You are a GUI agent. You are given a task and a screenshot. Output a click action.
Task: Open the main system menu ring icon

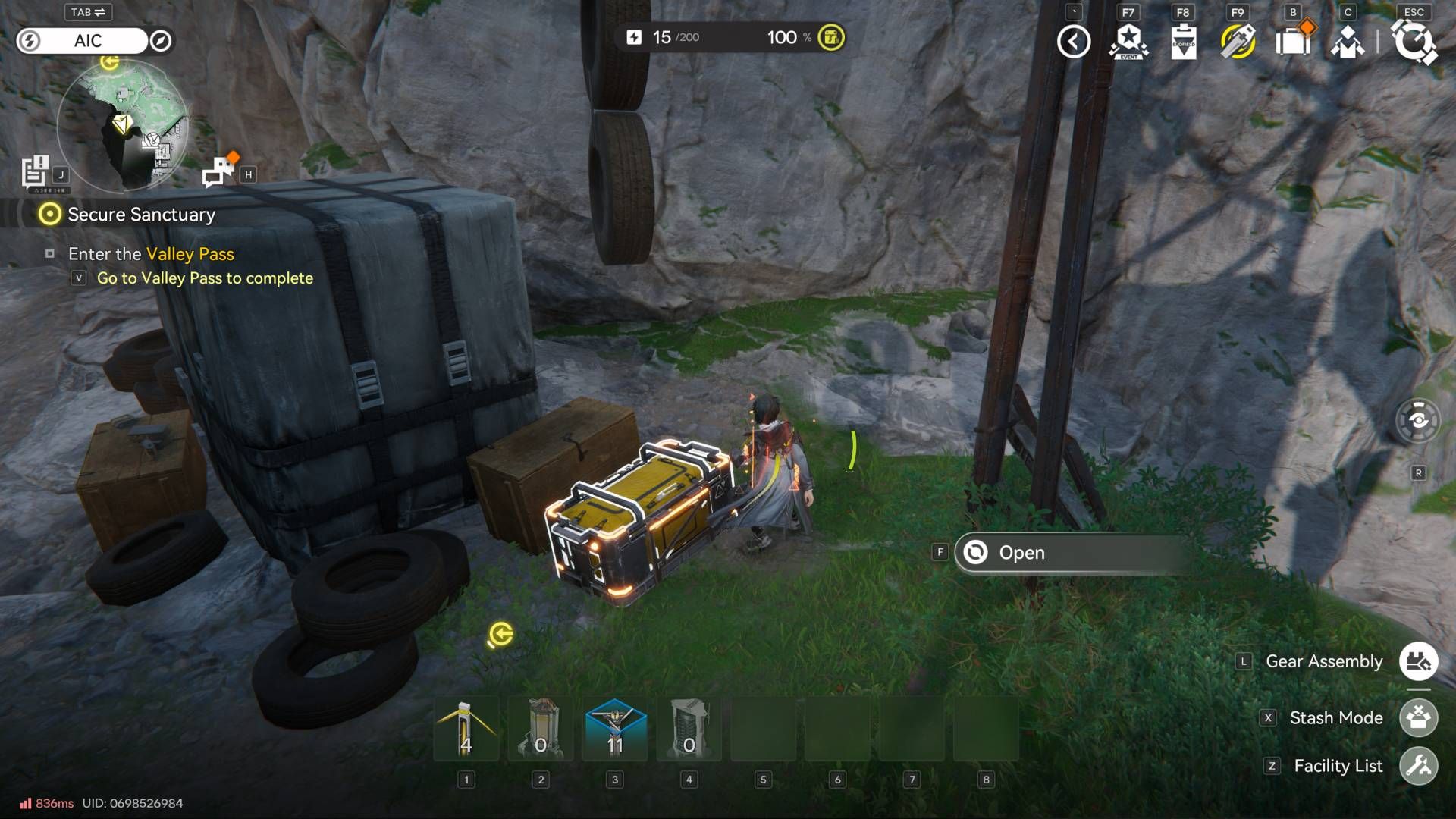(x=1414, y=42)
